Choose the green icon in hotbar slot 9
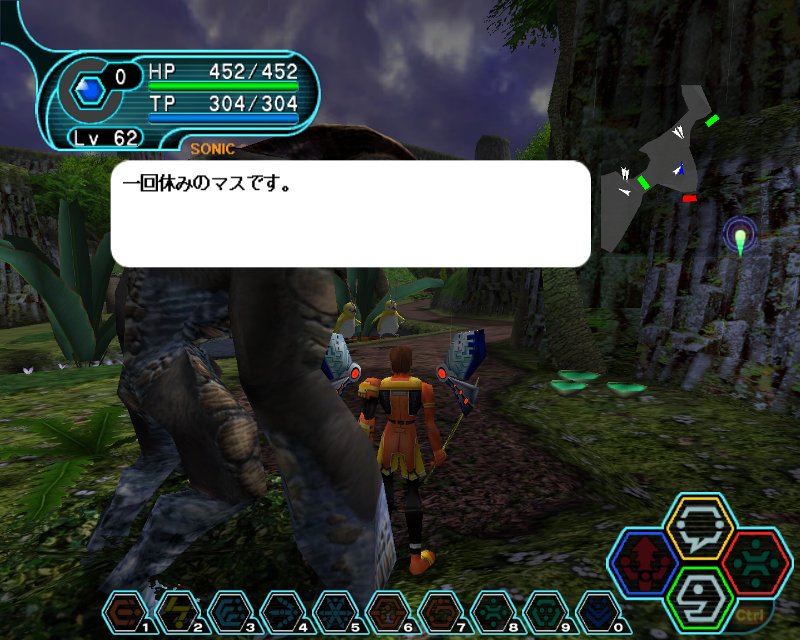800x640 pixels. click(541, 610)
